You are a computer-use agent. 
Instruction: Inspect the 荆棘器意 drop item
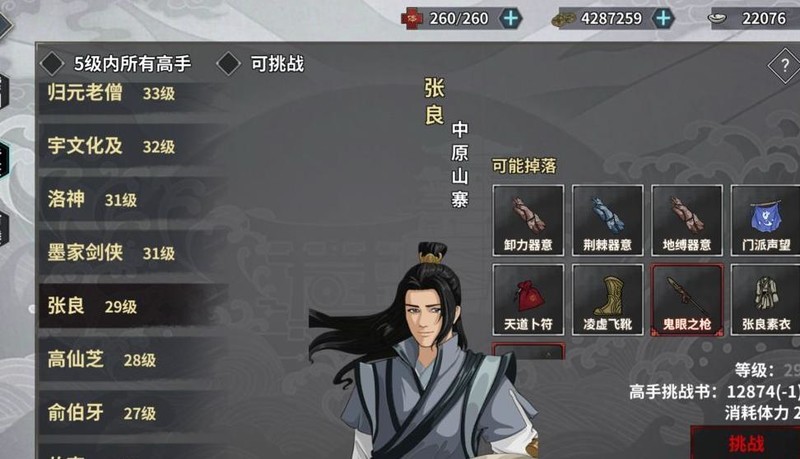click(x=607, y=220)
